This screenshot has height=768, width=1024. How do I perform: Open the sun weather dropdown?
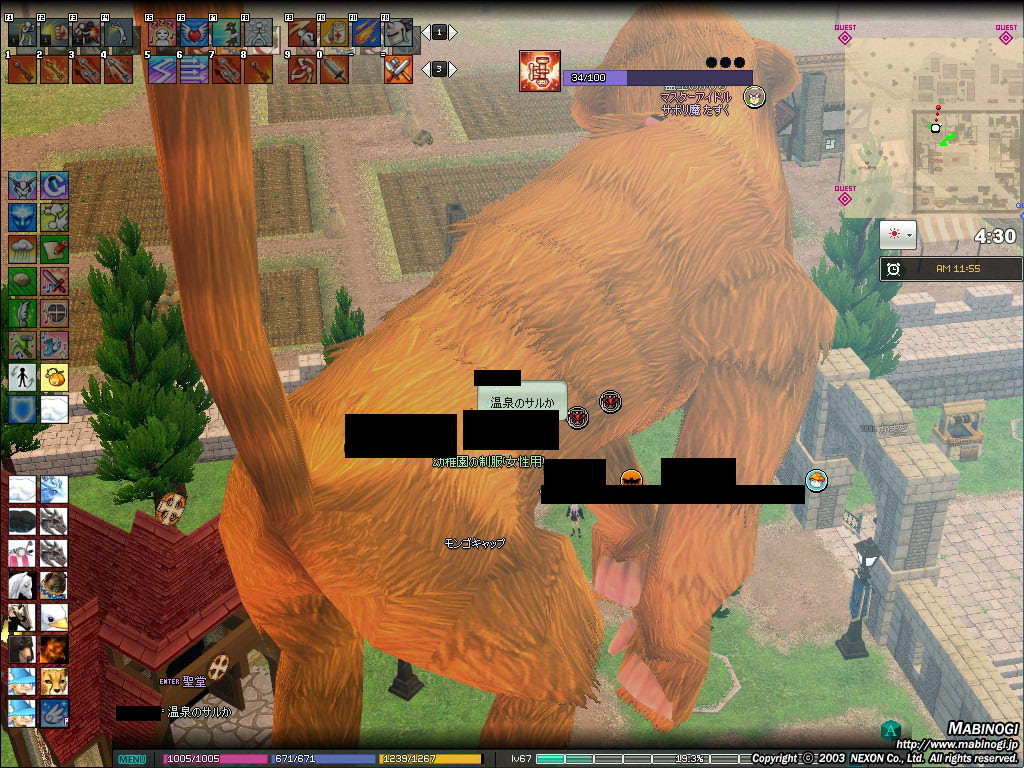tap(897, 236)
